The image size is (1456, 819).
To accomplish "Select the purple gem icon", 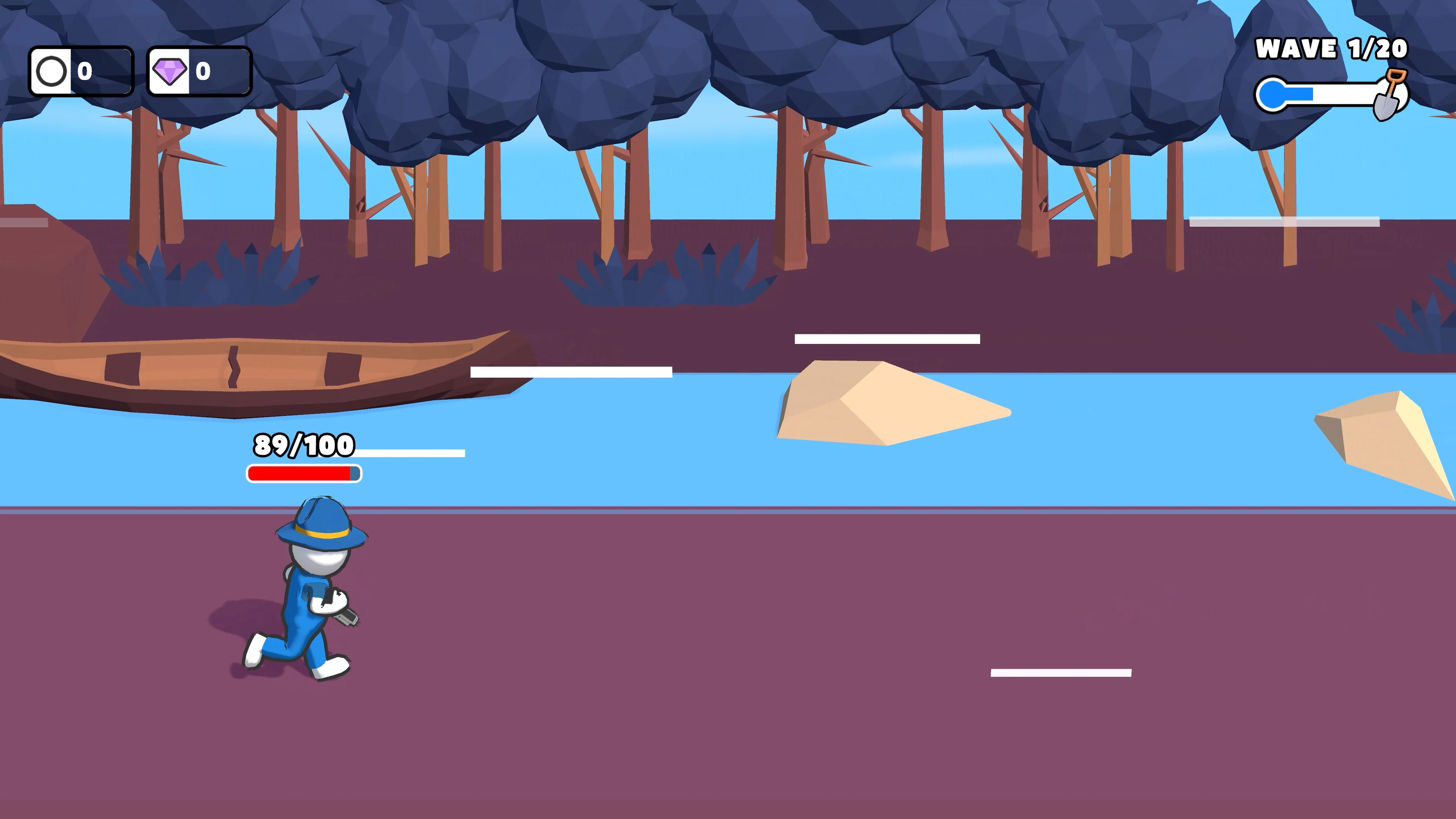I will click(x=170, y=71).
